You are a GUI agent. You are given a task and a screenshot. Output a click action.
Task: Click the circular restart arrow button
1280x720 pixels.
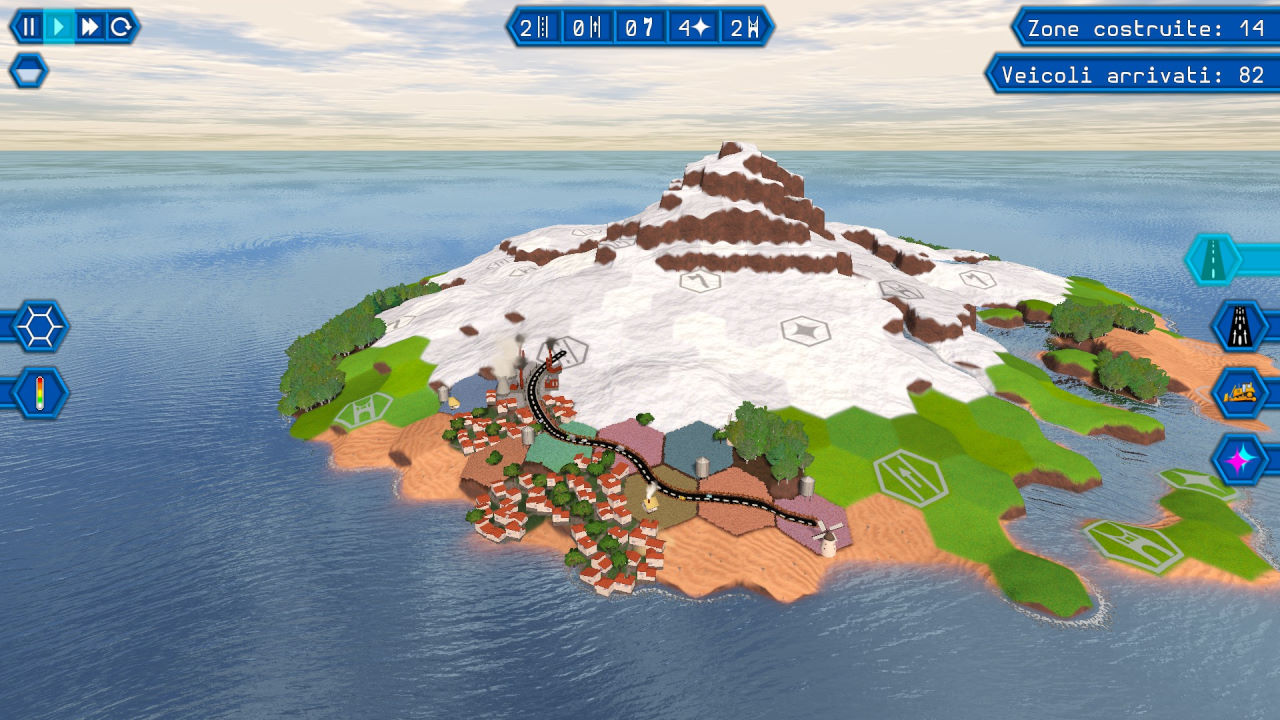pyautogui.click(x=121, y=27)
